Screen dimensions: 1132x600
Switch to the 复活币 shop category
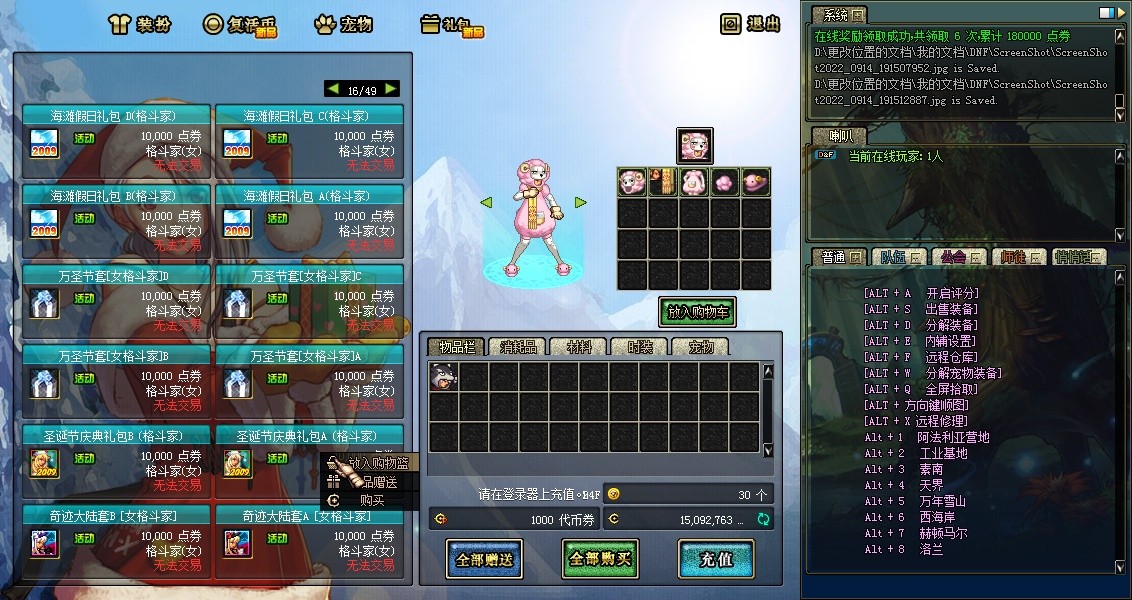coord(239,24)
